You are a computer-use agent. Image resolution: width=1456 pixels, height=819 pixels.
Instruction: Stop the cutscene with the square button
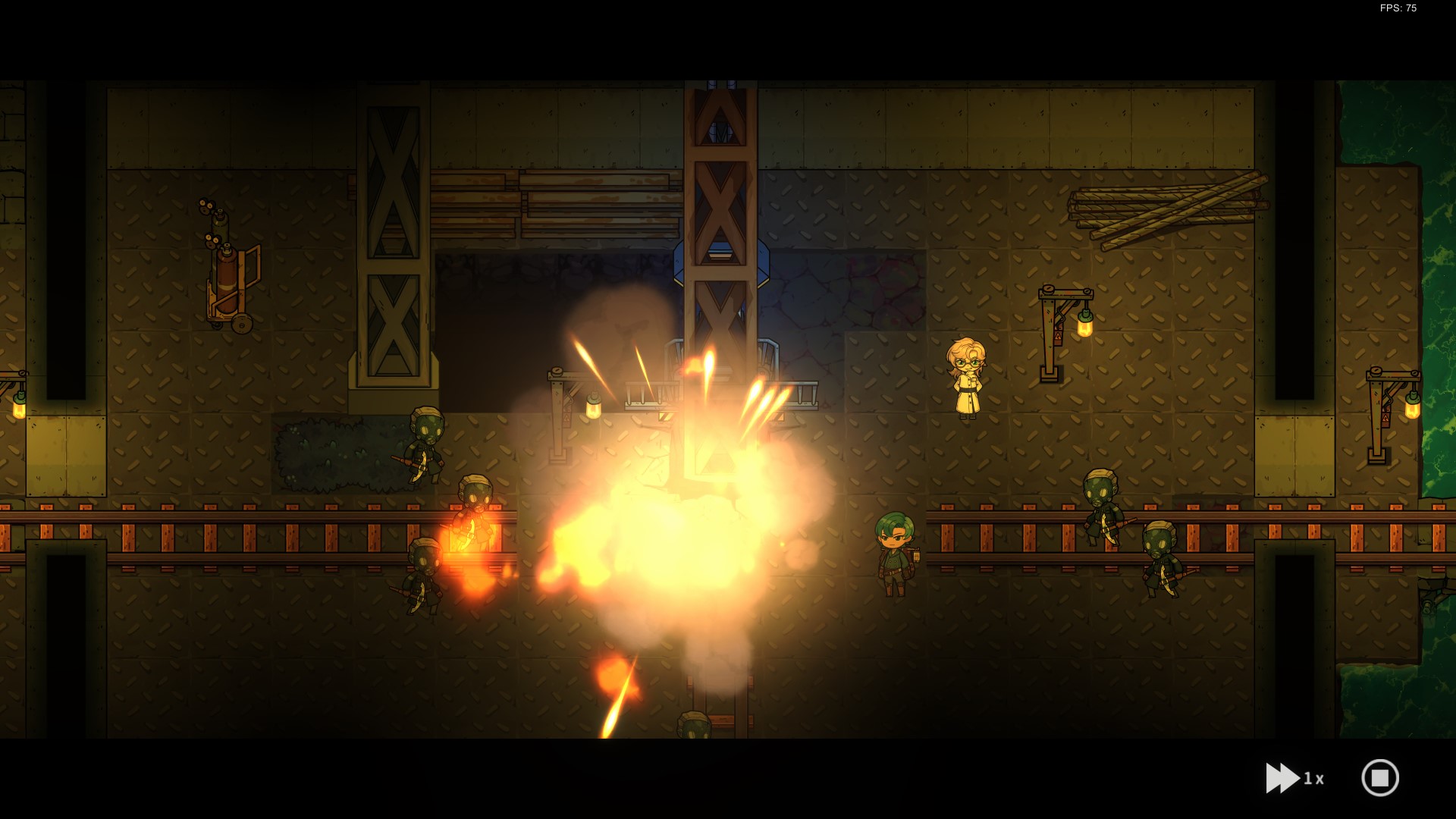(1379, 778)
